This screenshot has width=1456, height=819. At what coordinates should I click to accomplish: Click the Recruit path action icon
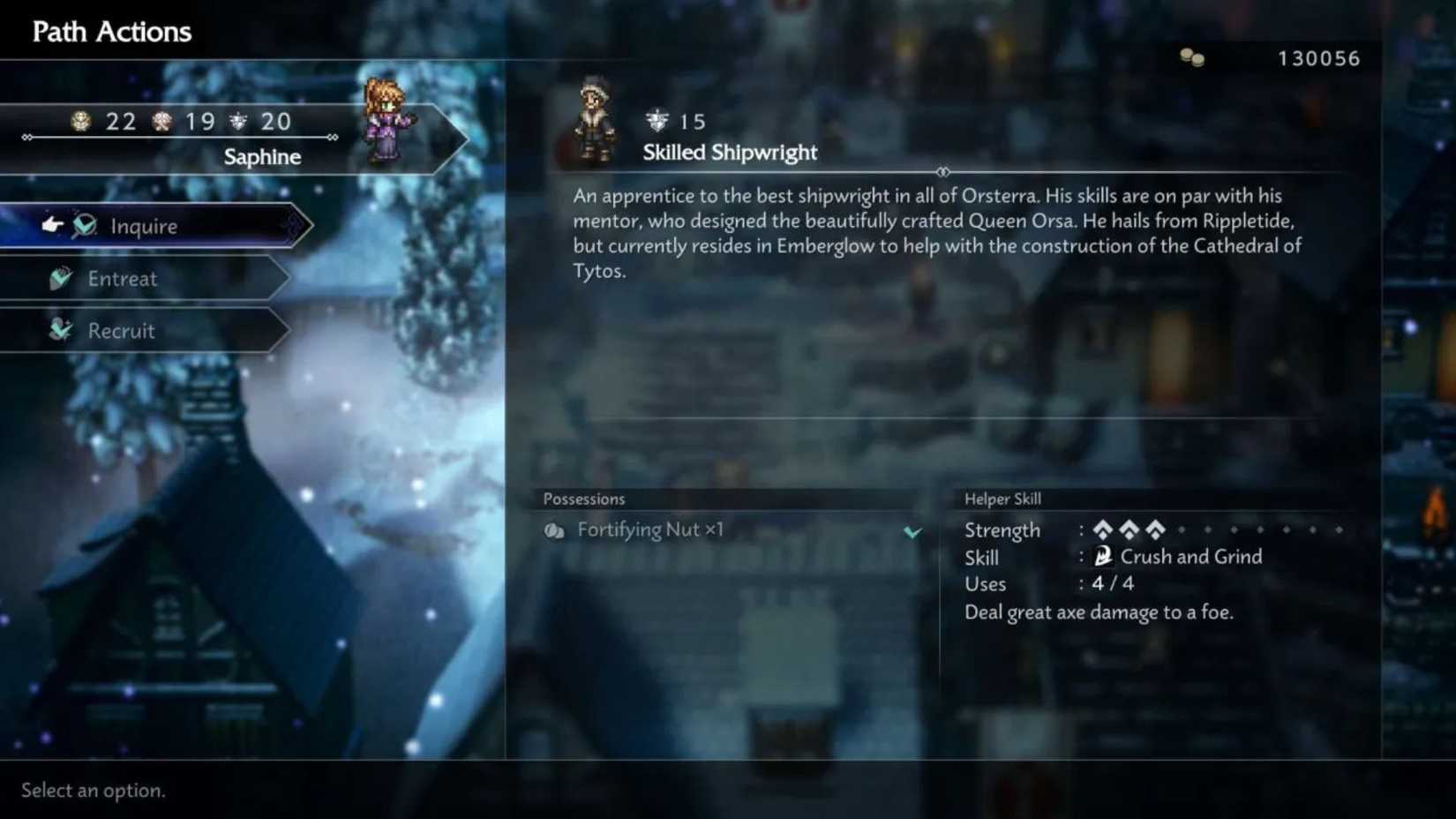(59, 330)
